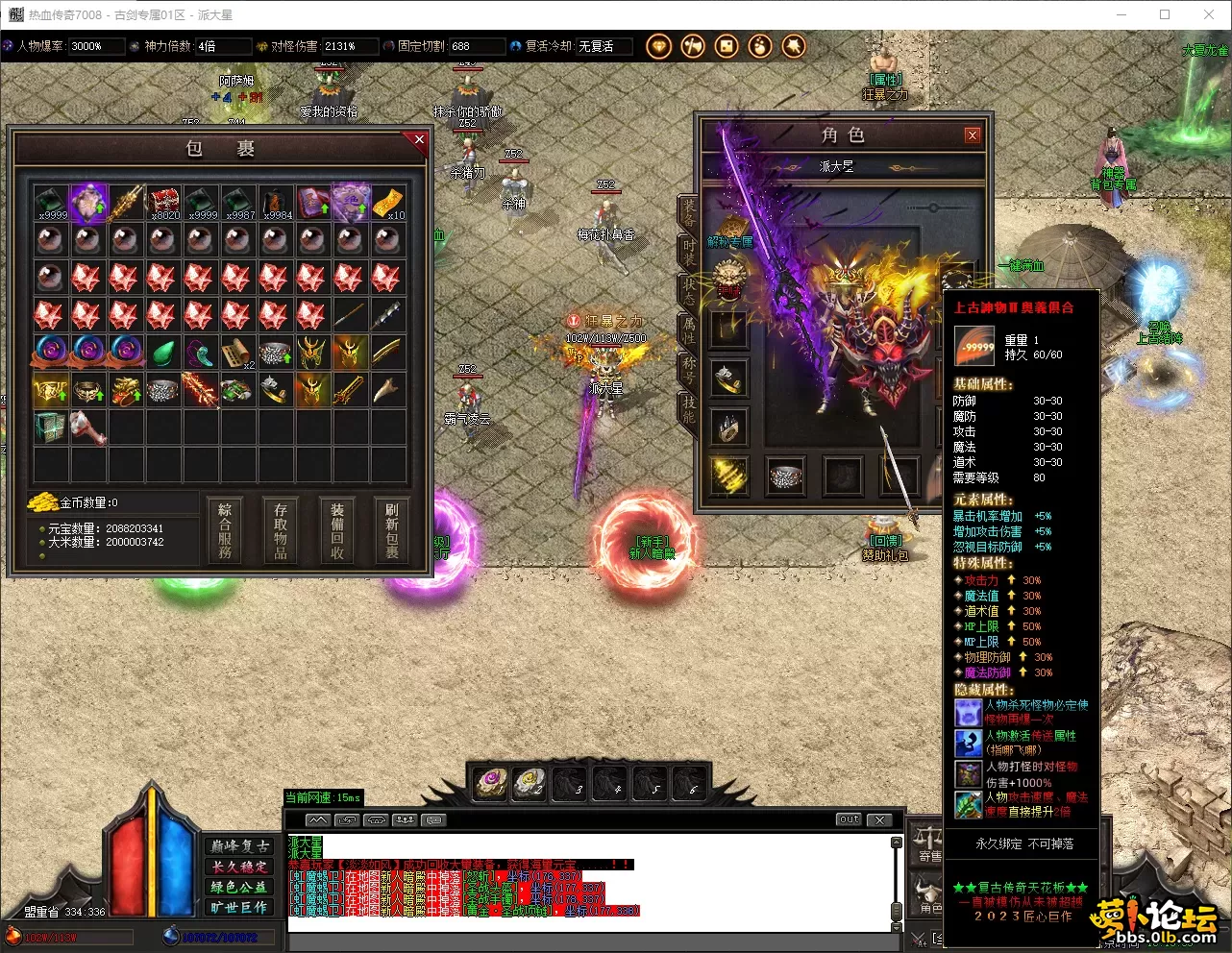Select the green leaf gem item
The image size is (1232, 953).
coord(162,353)
